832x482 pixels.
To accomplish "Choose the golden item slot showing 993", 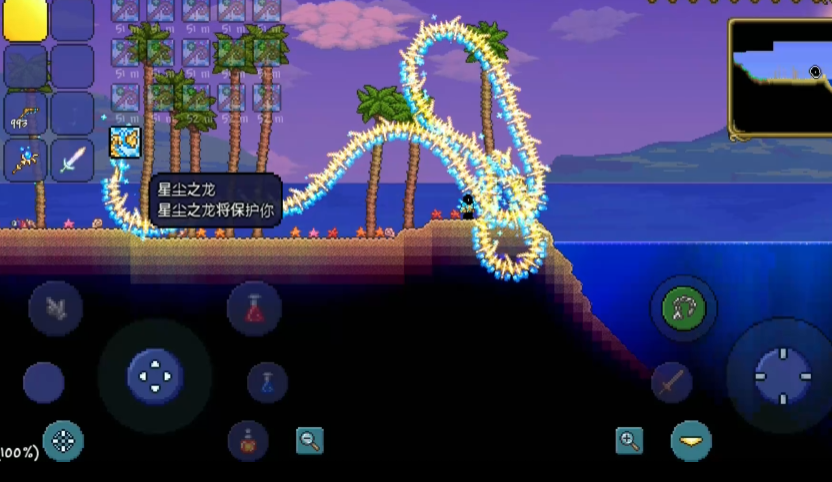I will 26,113.
